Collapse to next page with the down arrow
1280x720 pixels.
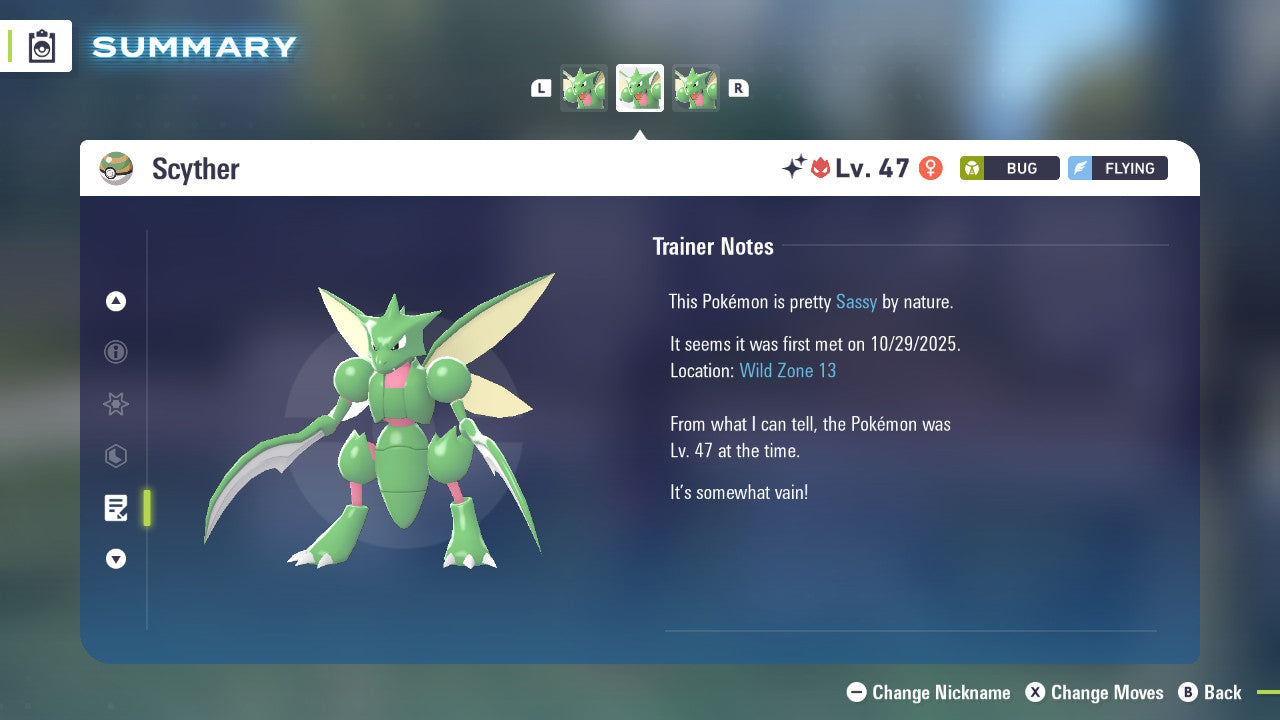click(x=116, y=559)
